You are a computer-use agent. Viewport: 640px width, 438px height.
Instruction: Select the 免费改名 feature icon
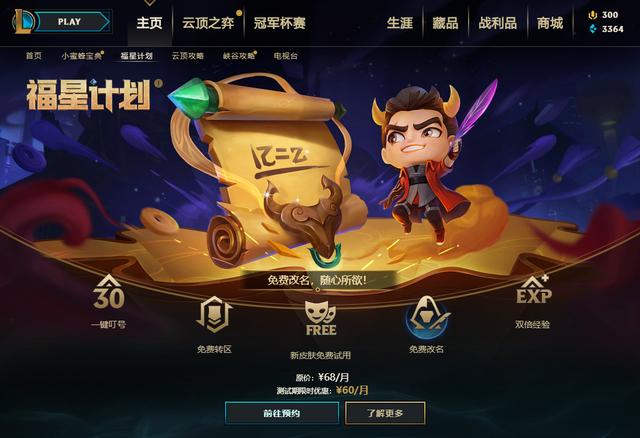click(x=426, y=318)
